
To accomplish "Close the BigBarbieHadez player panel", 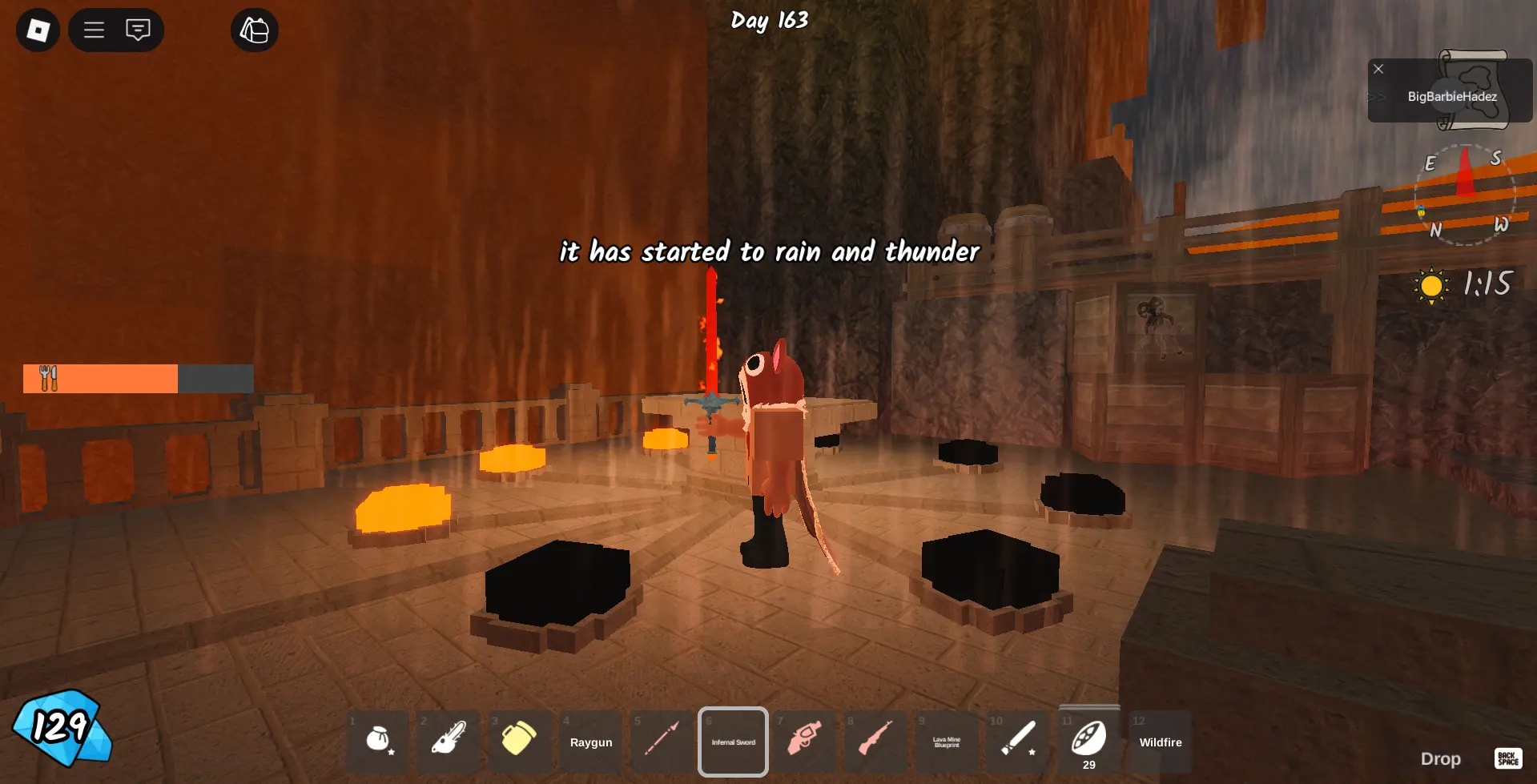I will pos(1378,69).
